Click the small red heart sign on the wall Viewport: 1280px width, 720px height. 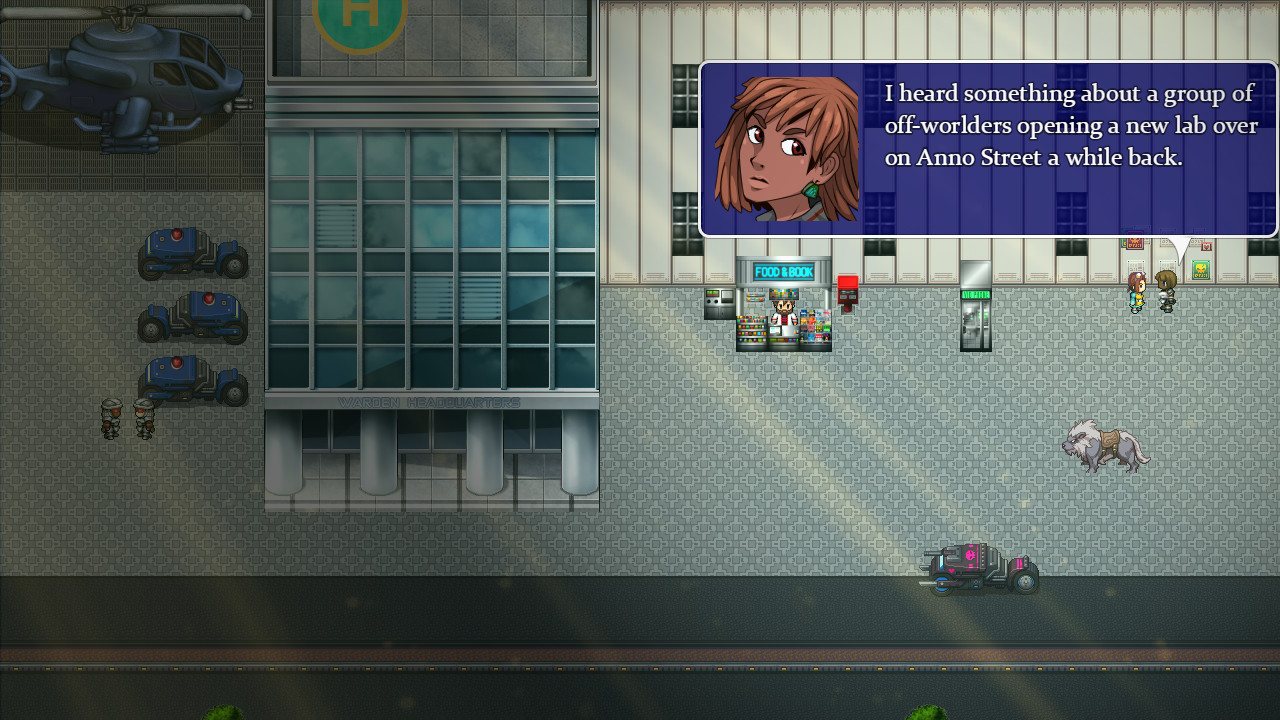coord(1206,246)
